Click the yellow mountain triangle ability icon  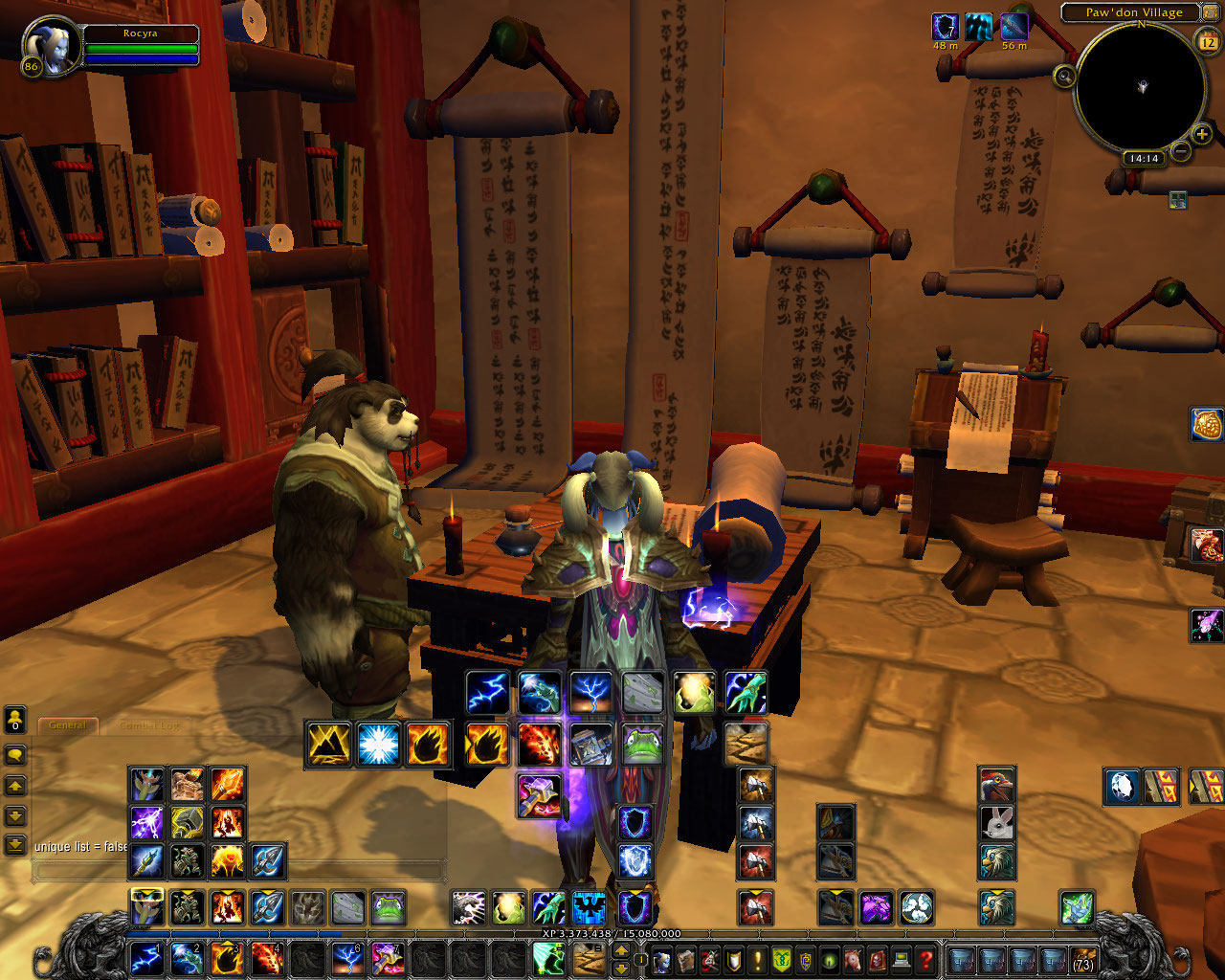327,745
